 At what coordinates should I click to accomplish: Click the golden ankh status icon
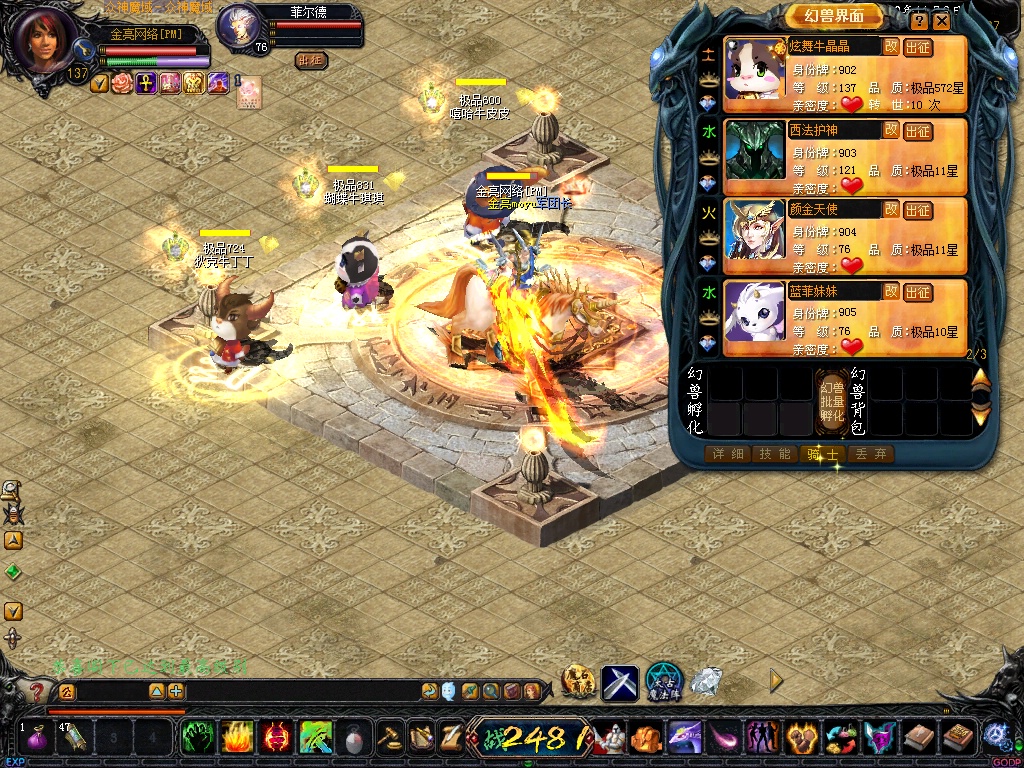point(146,83)
